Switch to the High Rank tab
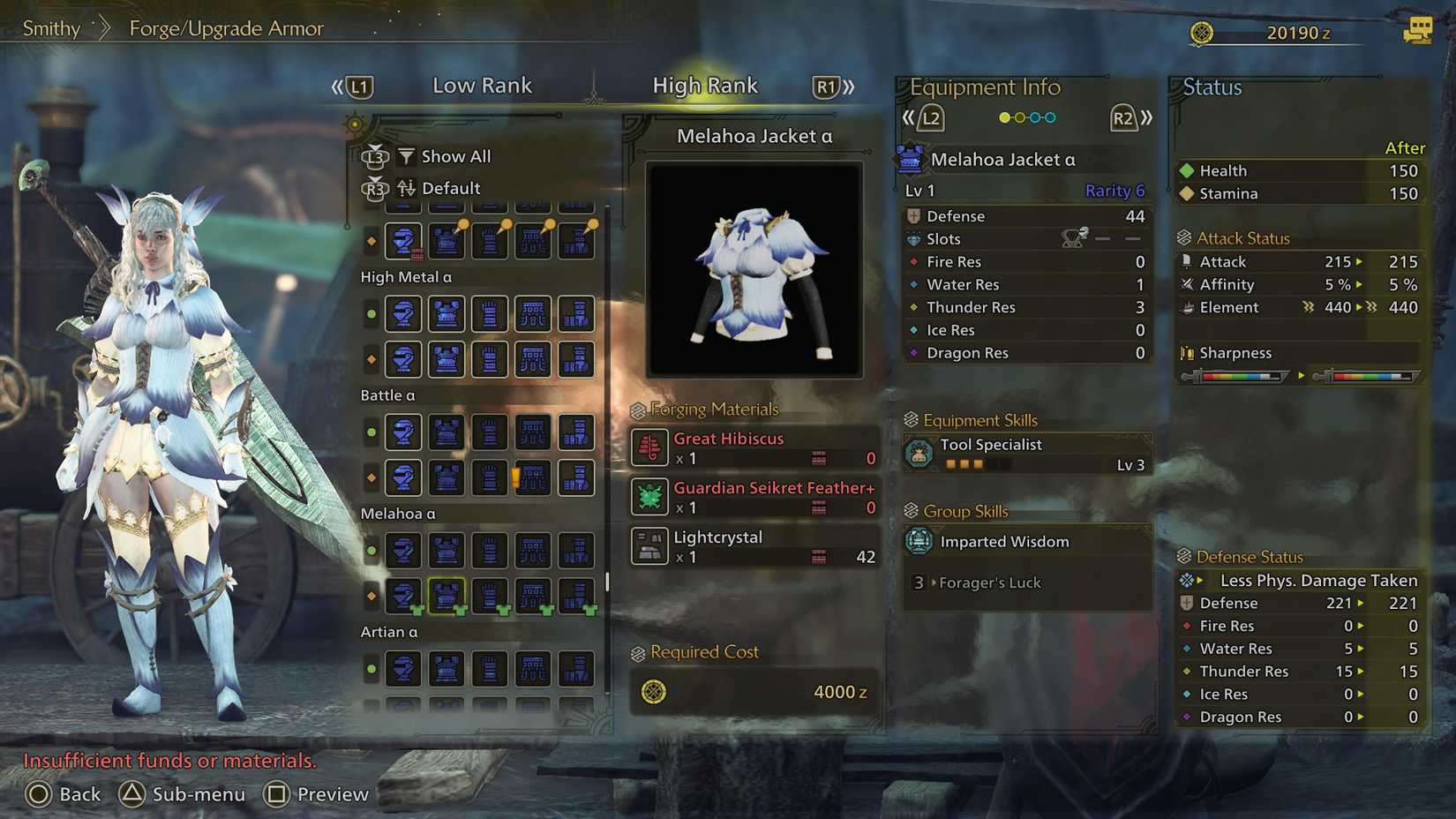Screen dimensions: 1456x819 point(705,85)
